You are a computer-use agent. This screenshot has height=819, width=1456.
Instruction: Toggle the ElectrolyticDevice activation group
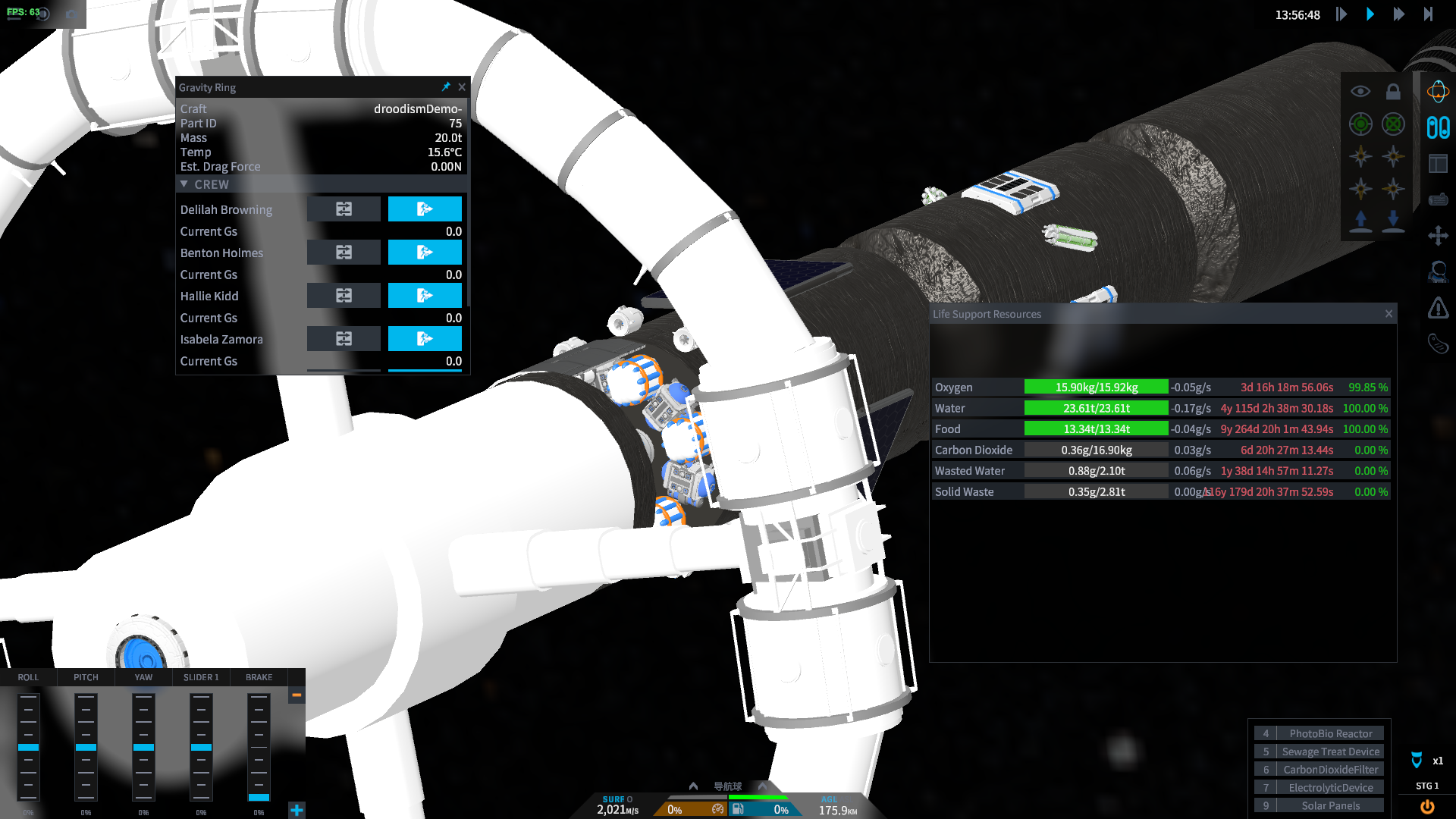point(1330,788)
